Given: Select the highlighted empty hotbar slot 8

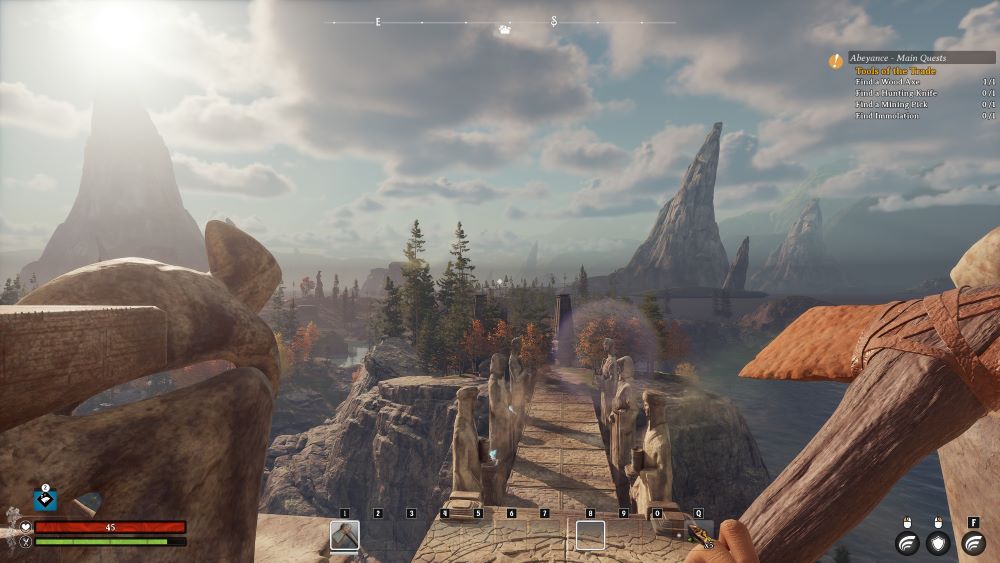Looking at the screenshot, I should pyautogui.click(x=590, y=536).
